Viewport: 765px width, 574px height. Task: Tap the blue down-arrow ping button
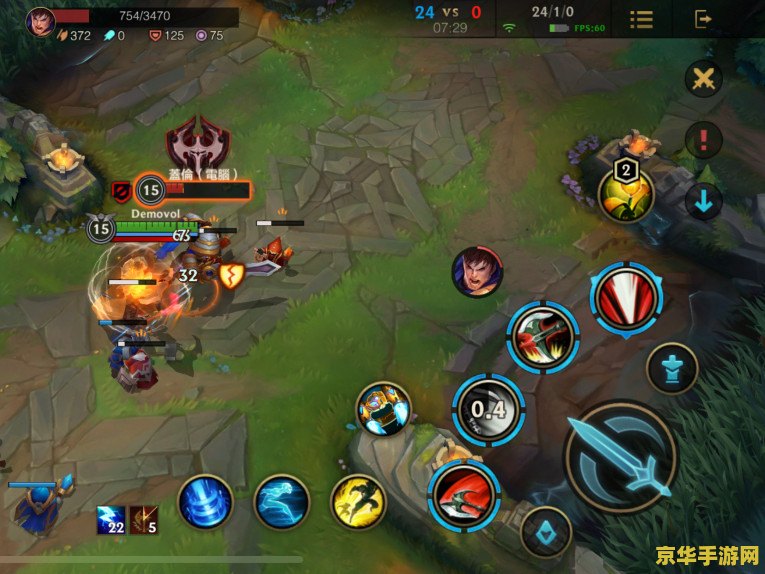click(704, 202)
